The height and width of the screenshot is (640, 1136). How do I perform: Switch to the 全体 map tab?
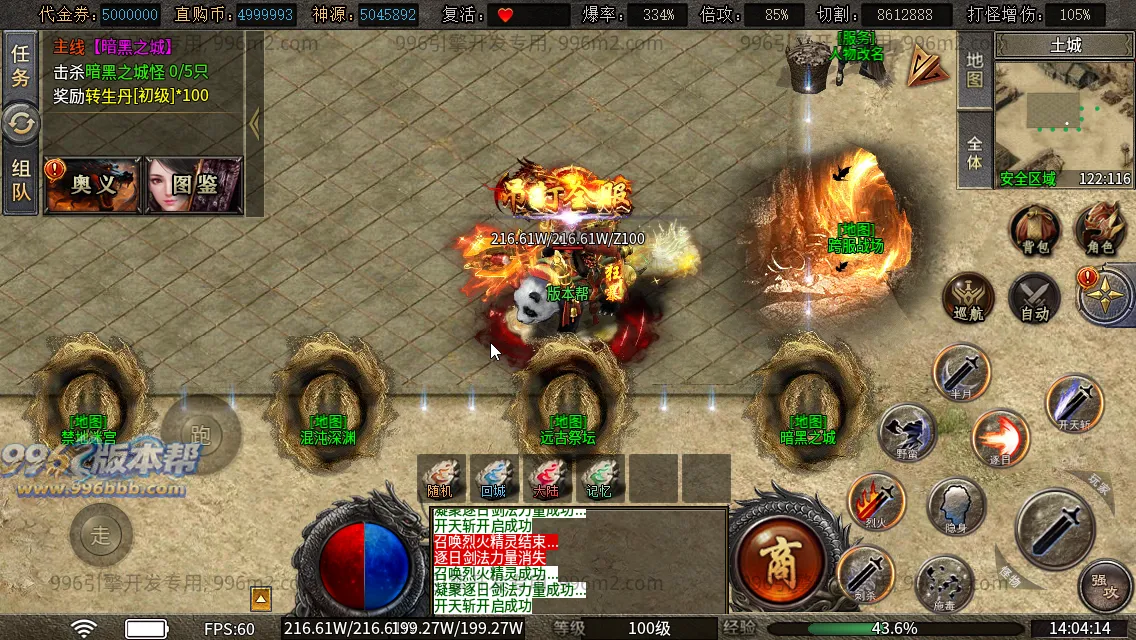[x=975, y=151]
